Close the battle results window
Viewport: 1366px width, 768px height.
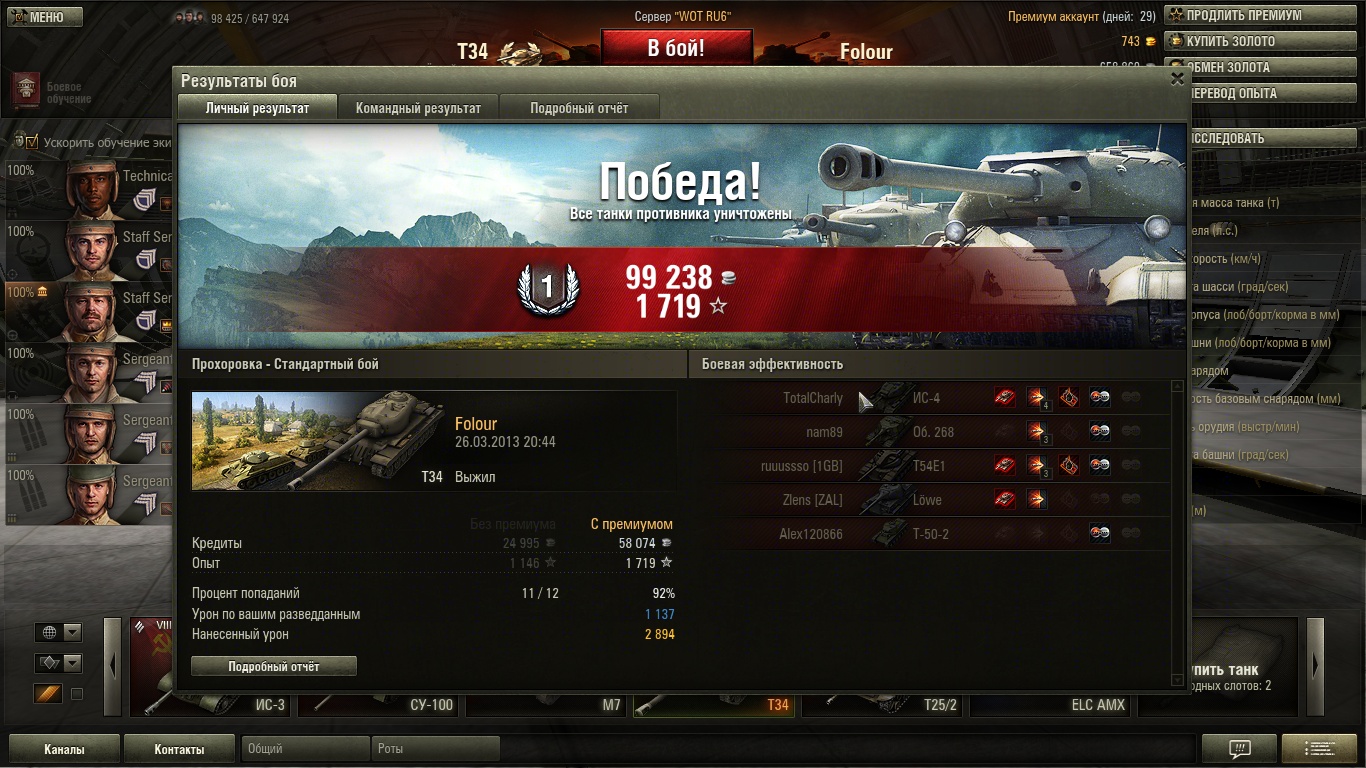click(1177, 78)
